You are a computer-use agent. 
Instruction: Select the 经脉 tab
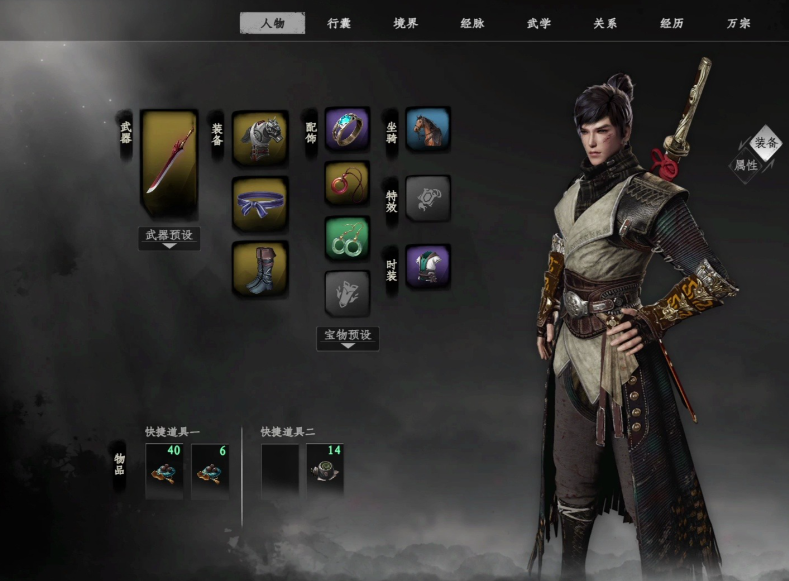(x=472, y=23)
